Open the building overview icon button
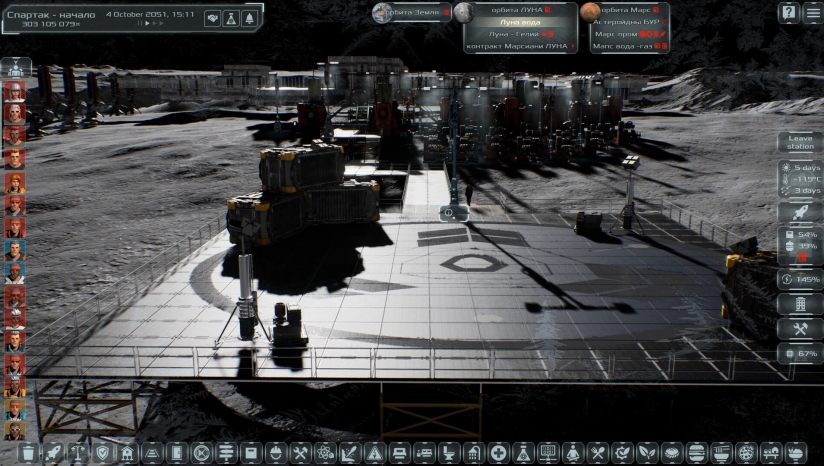 pyautogui.click(x=800, y=304)
